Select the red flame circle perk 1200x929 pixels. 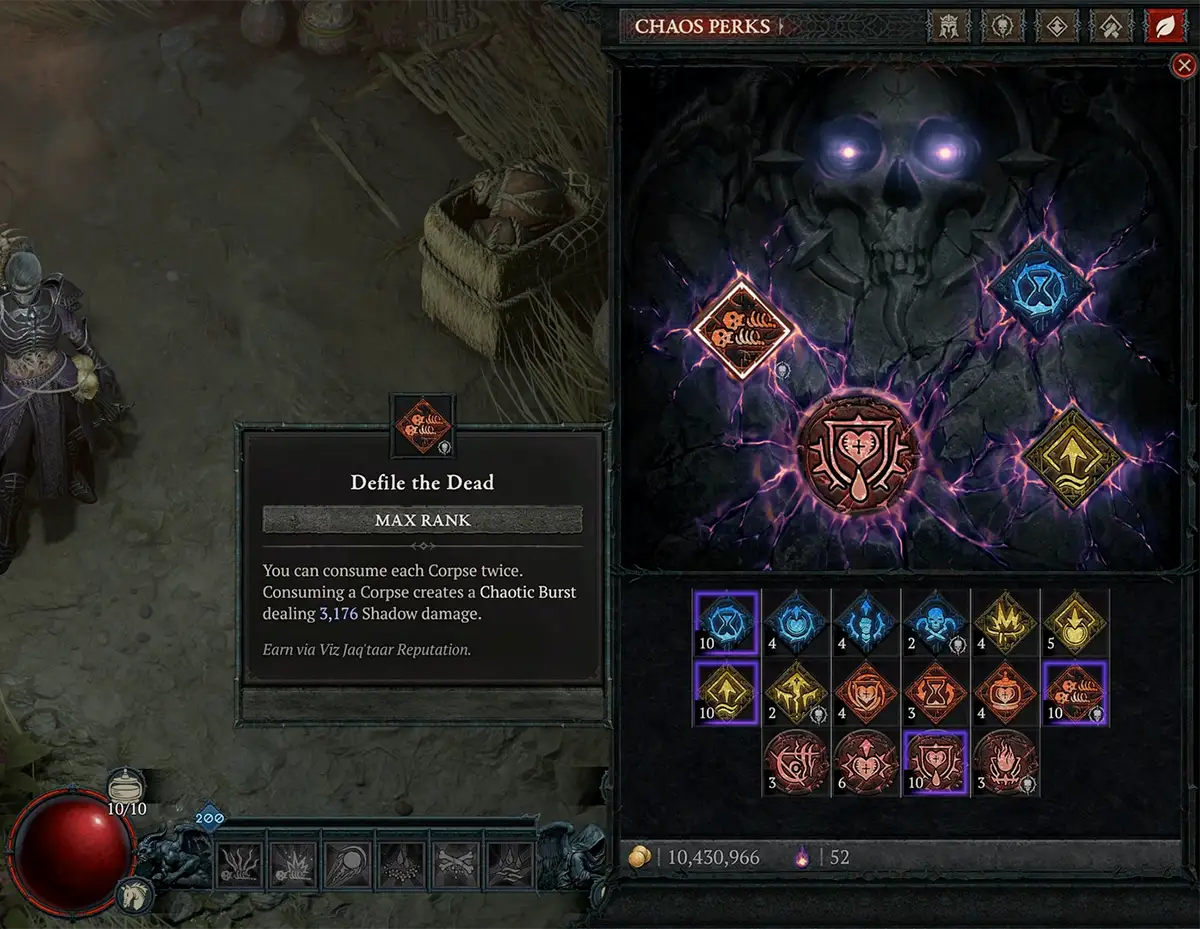tap(1005, 762)
